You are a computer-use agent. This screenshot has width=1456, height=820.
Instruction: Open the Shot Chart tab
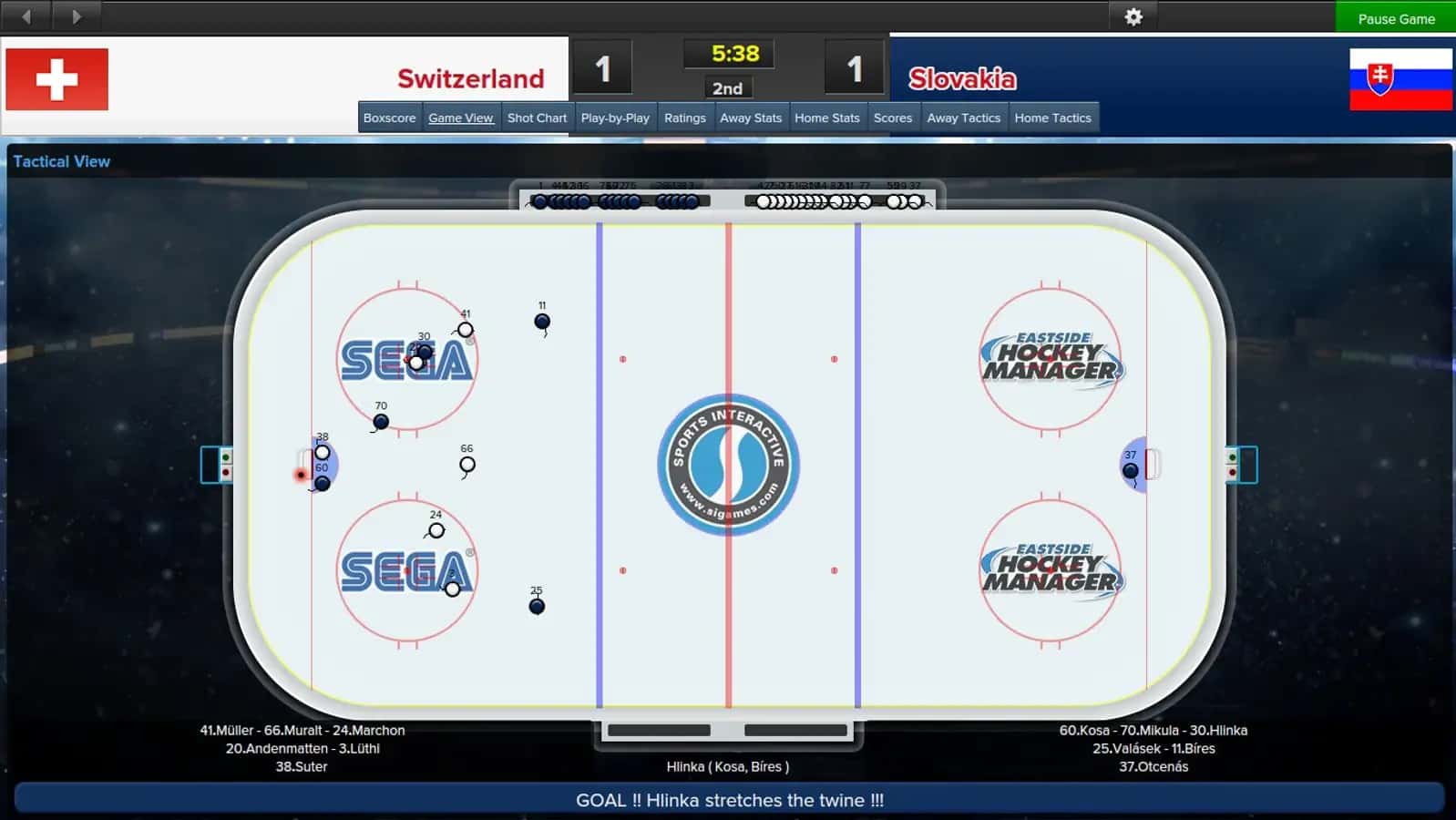537,117
